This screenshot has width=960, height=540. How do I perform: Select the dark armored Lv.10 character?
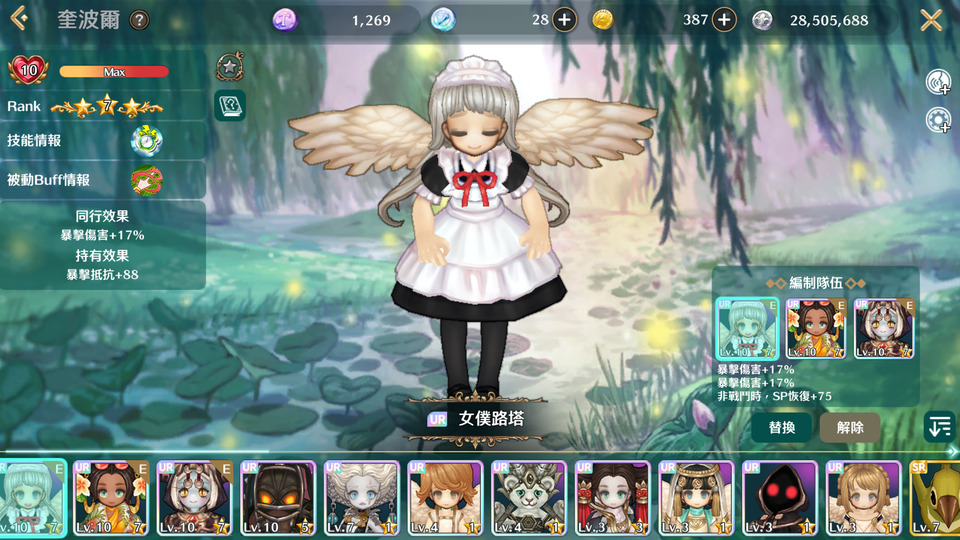278,498
